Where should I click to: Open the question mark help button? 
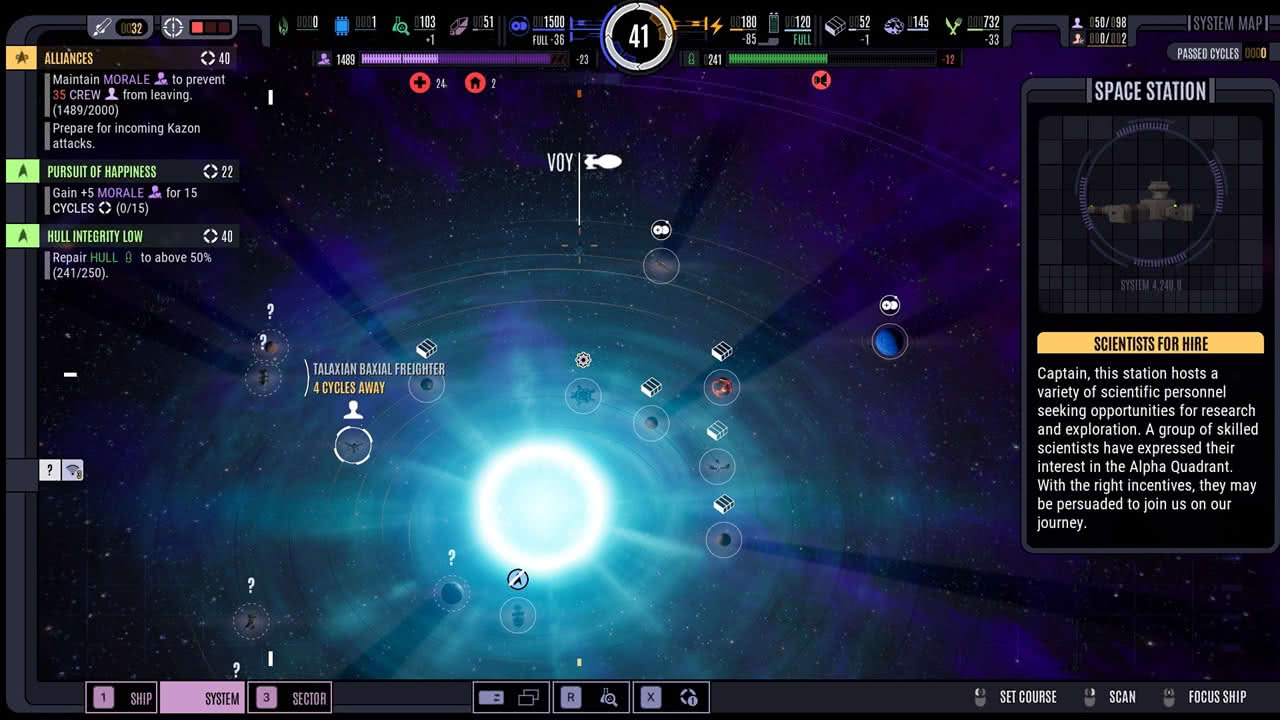click(x=50, y=470)
